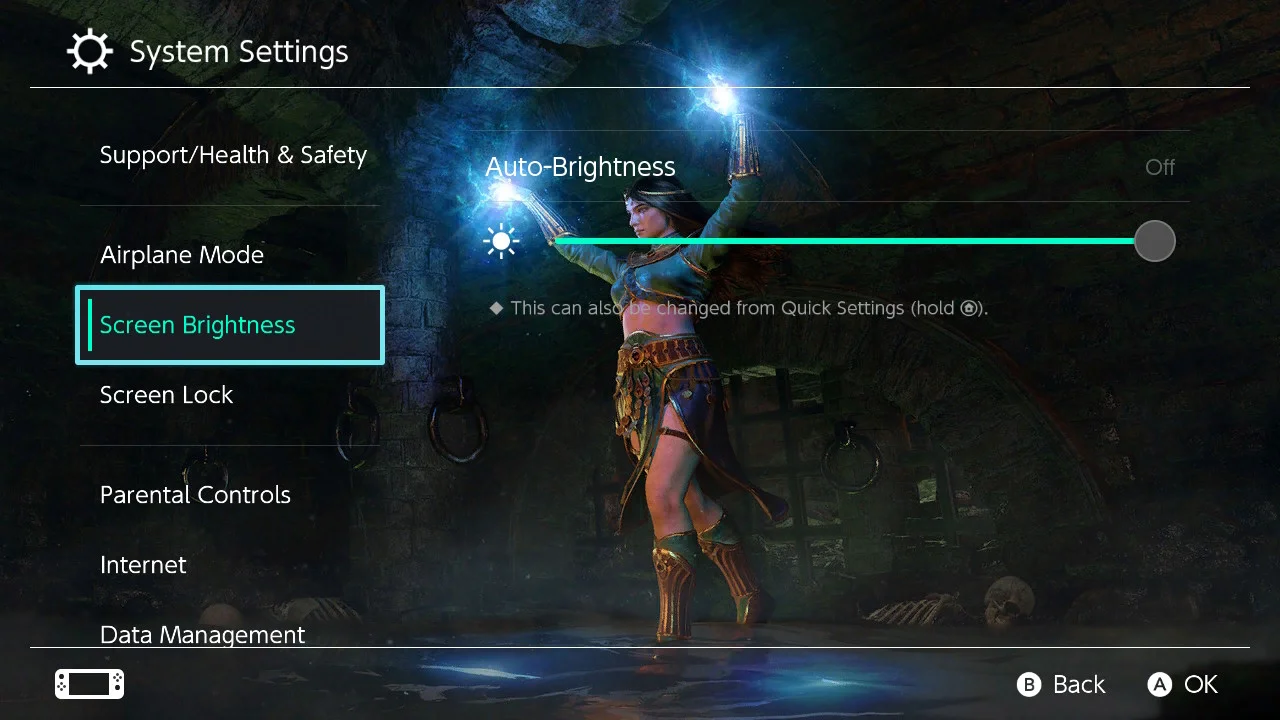Confirm with the OK button
Viewport: 1280px width, 720px height.
[1183, 684]
